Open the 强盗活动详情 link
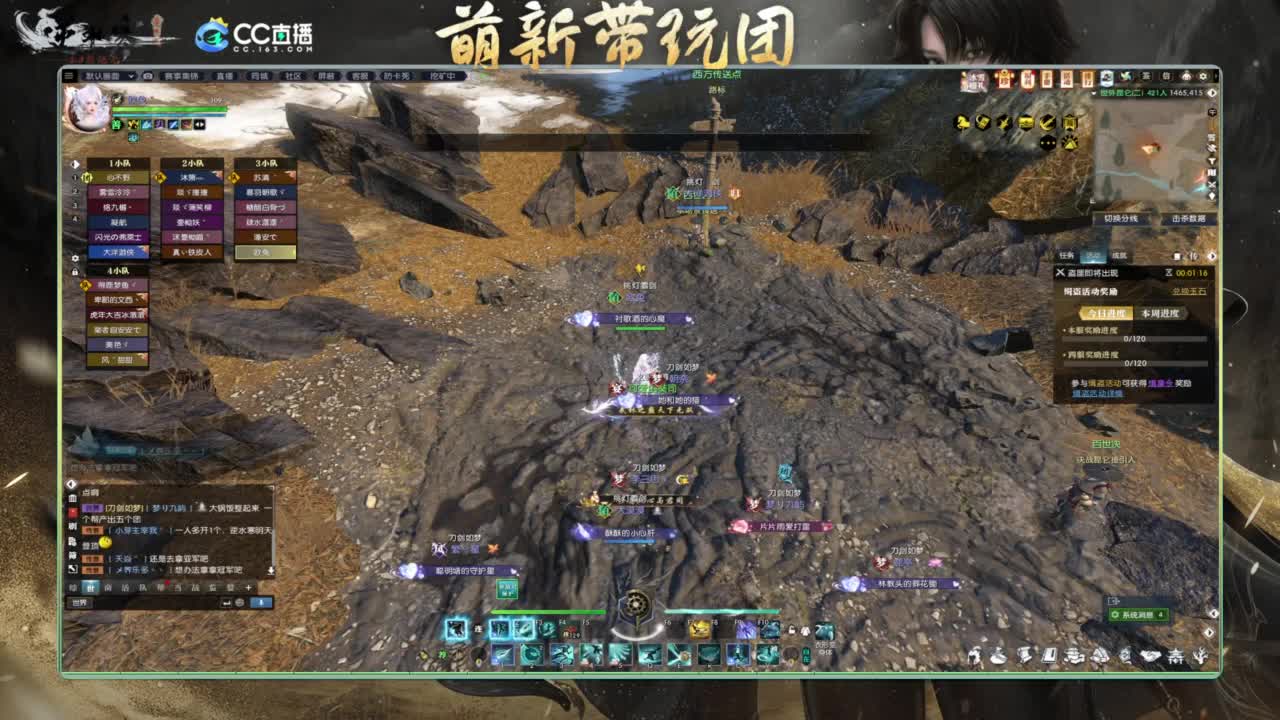1280x720 pixels. point(1097,393)
